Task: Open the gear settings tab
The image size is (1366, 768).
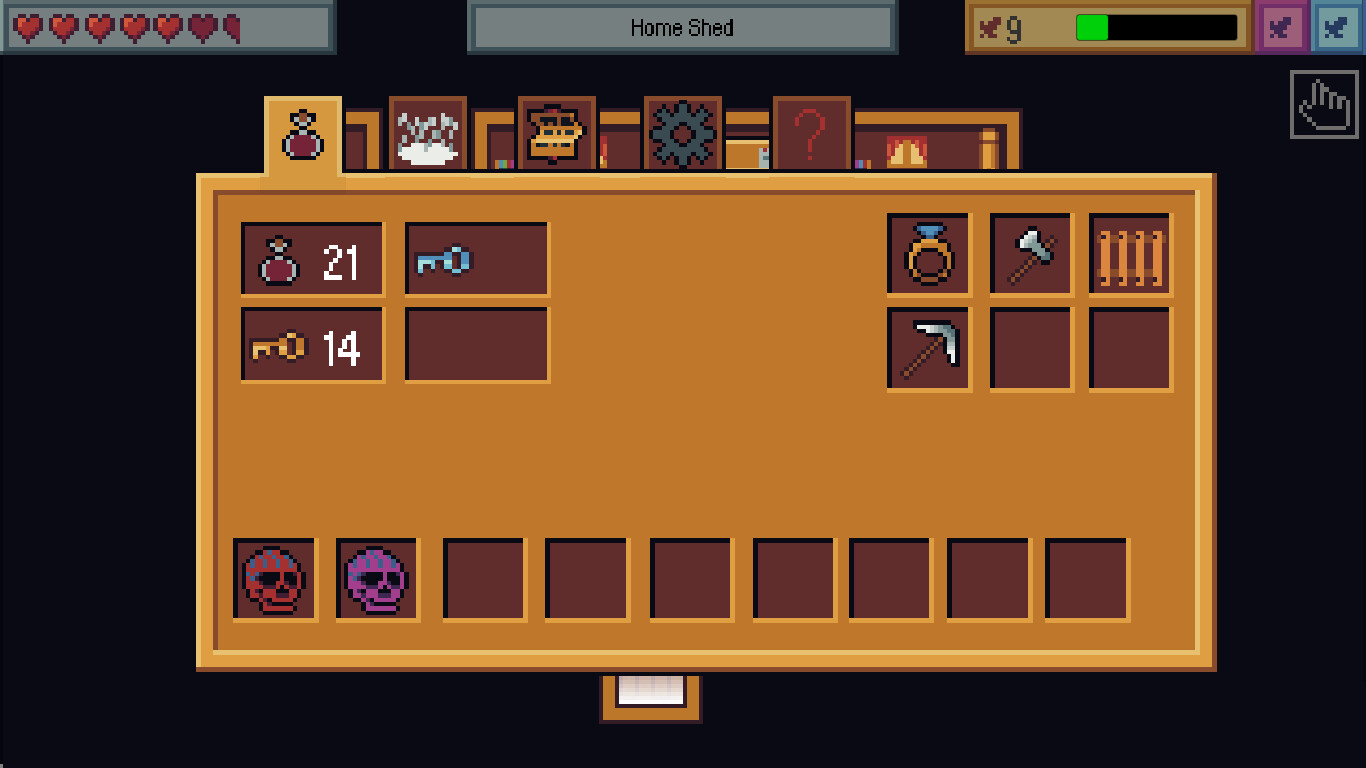Action: 683,131
